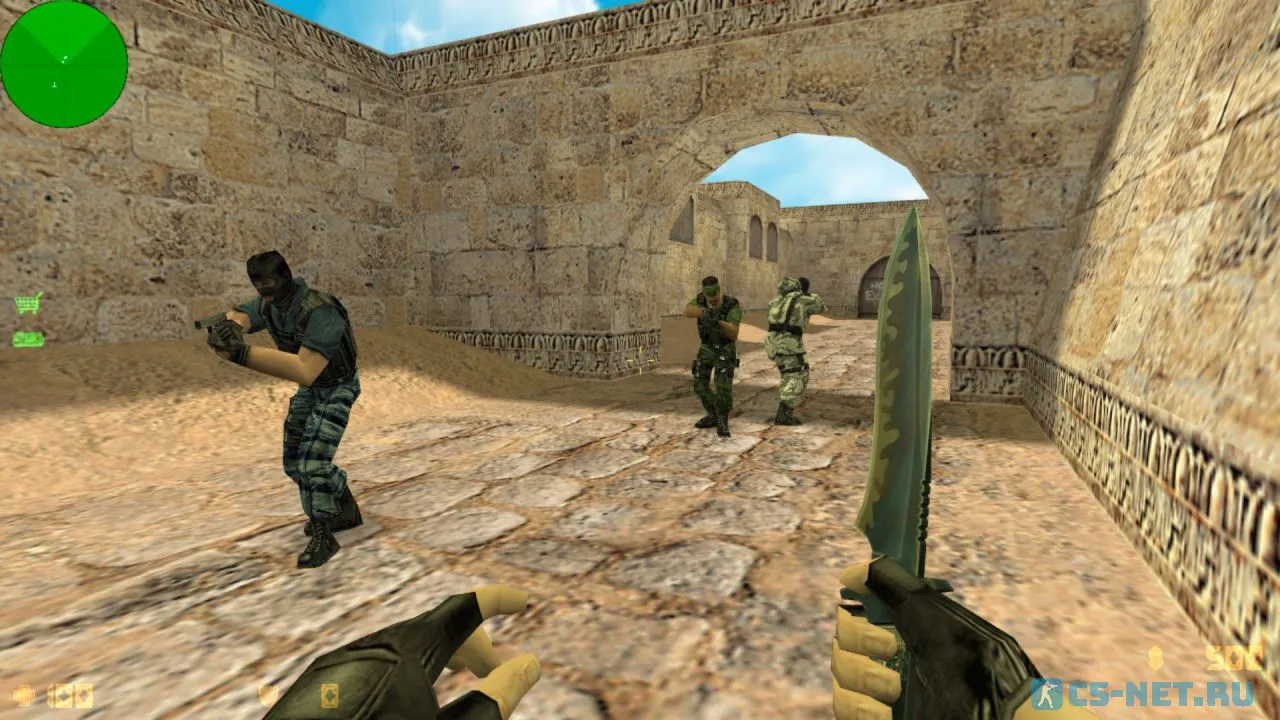
Task: Click the green circular radar
Action: click(x=64, y=64)
